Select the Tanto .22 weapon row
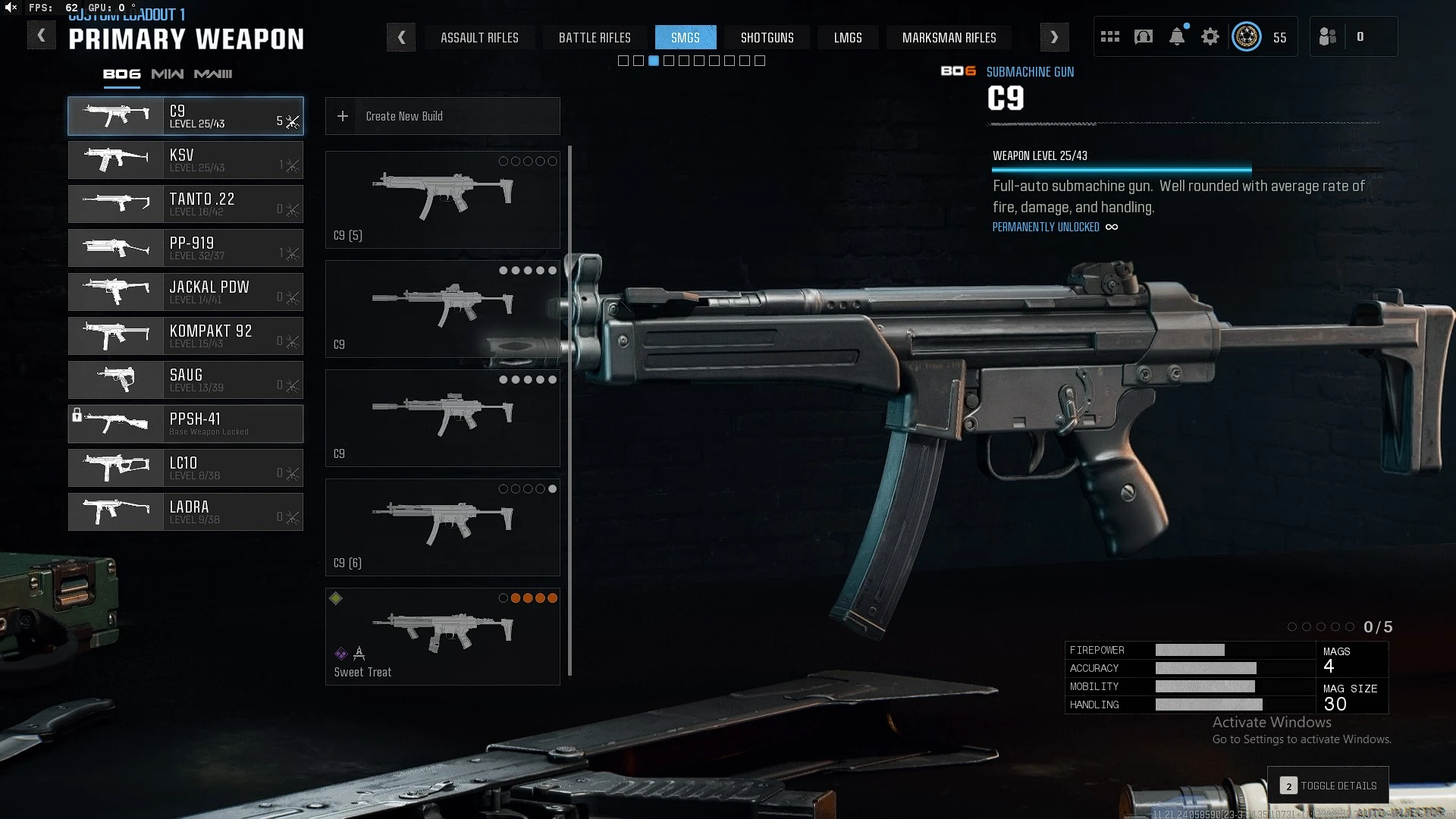 tap(186, 204)
